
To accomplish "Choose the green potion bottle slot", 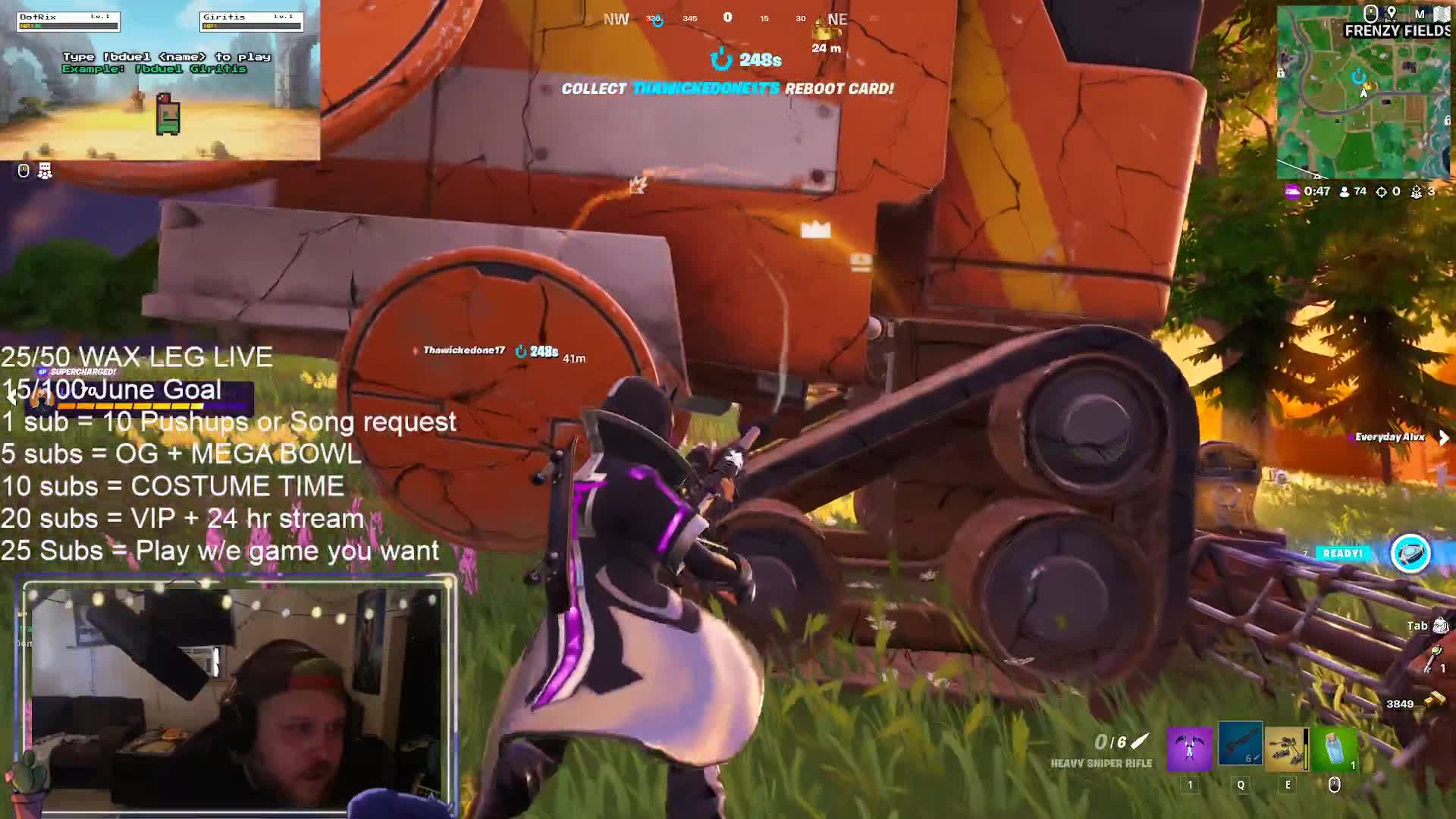I will 1335,747.
